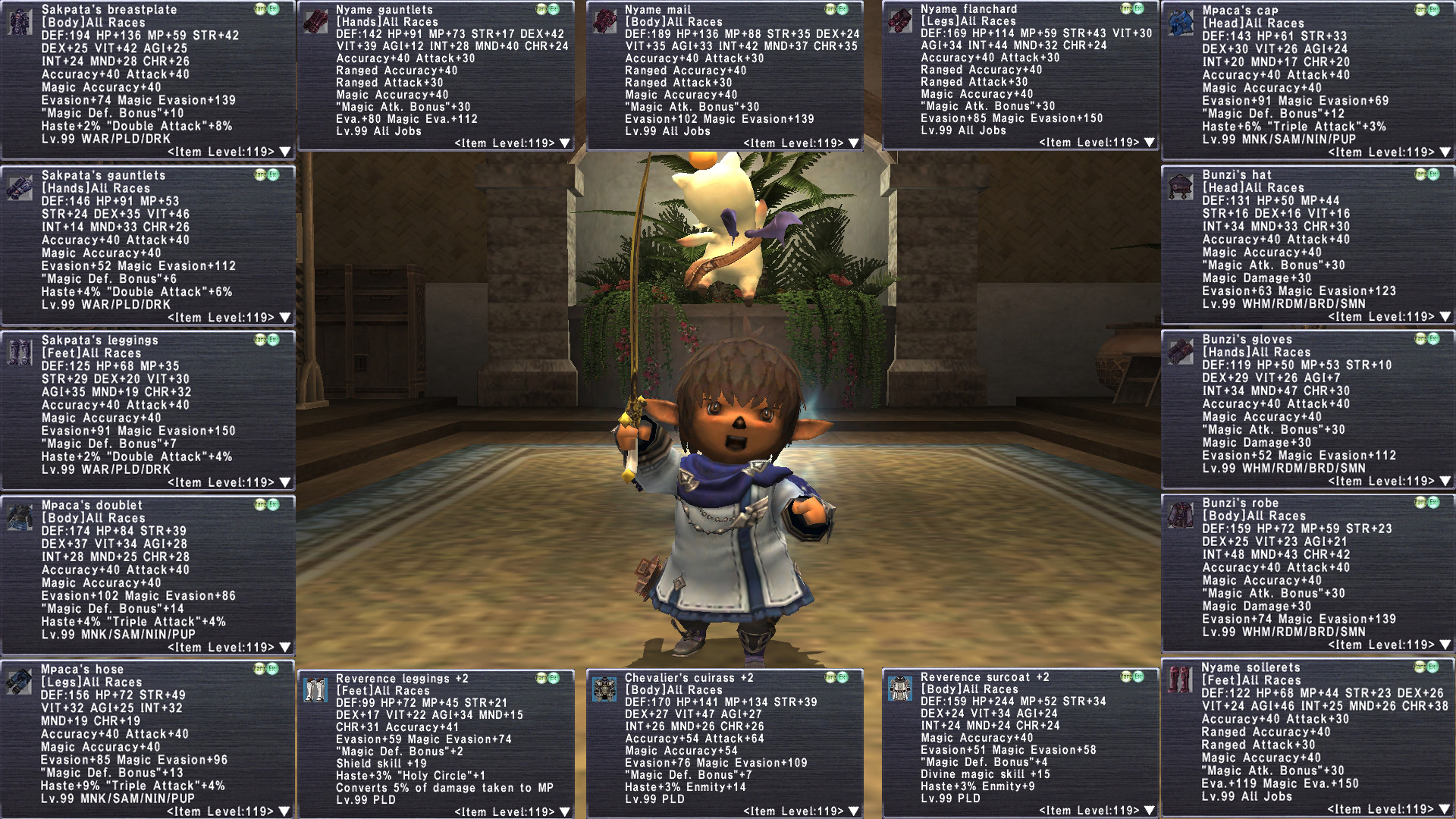The image size is (1456, 819).
Task: Select the Nyame flanchard item icon
Action: click(900, 20)
